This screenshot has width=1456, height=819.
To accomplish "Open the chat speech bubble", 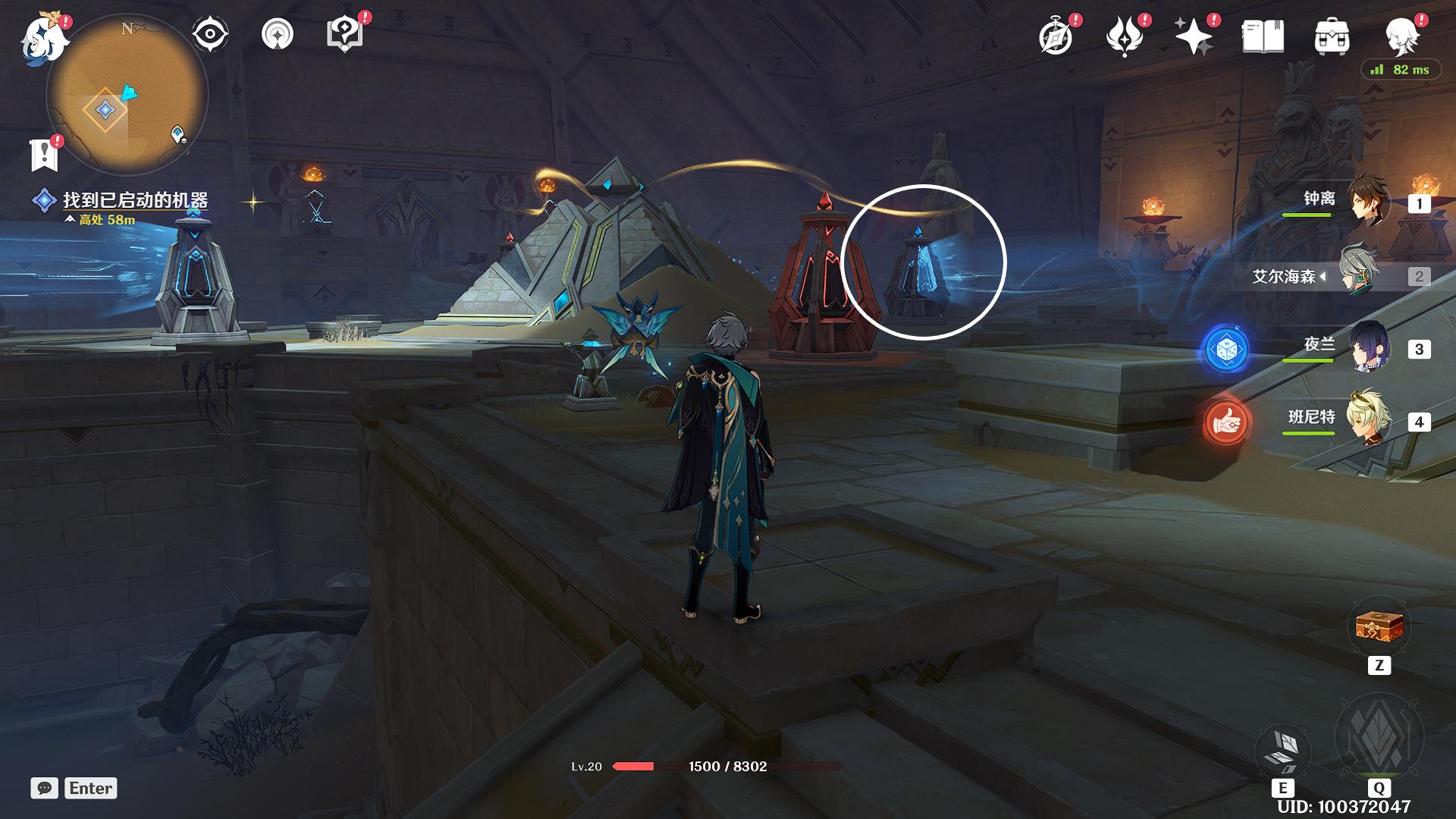I will coord(44,789).
